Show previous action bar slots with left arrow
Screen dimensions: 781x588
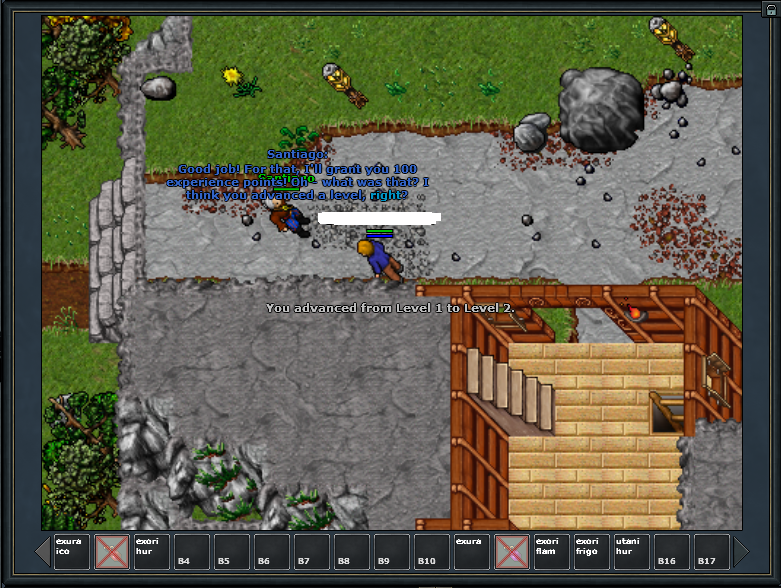[x=43, y=552]
